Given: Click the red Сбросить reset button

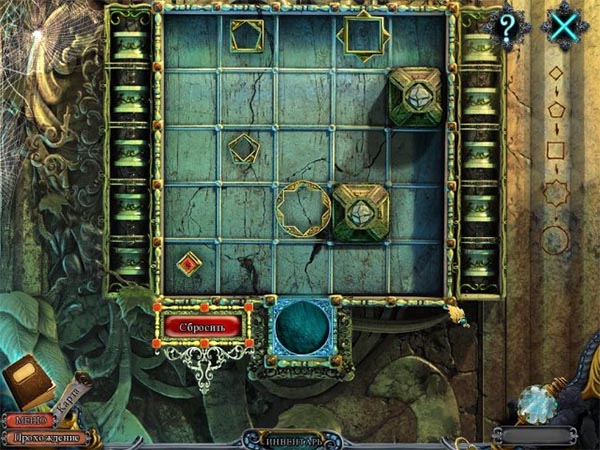Looking at the screenshot, I should pyautogui.click(x=203, y=326).
